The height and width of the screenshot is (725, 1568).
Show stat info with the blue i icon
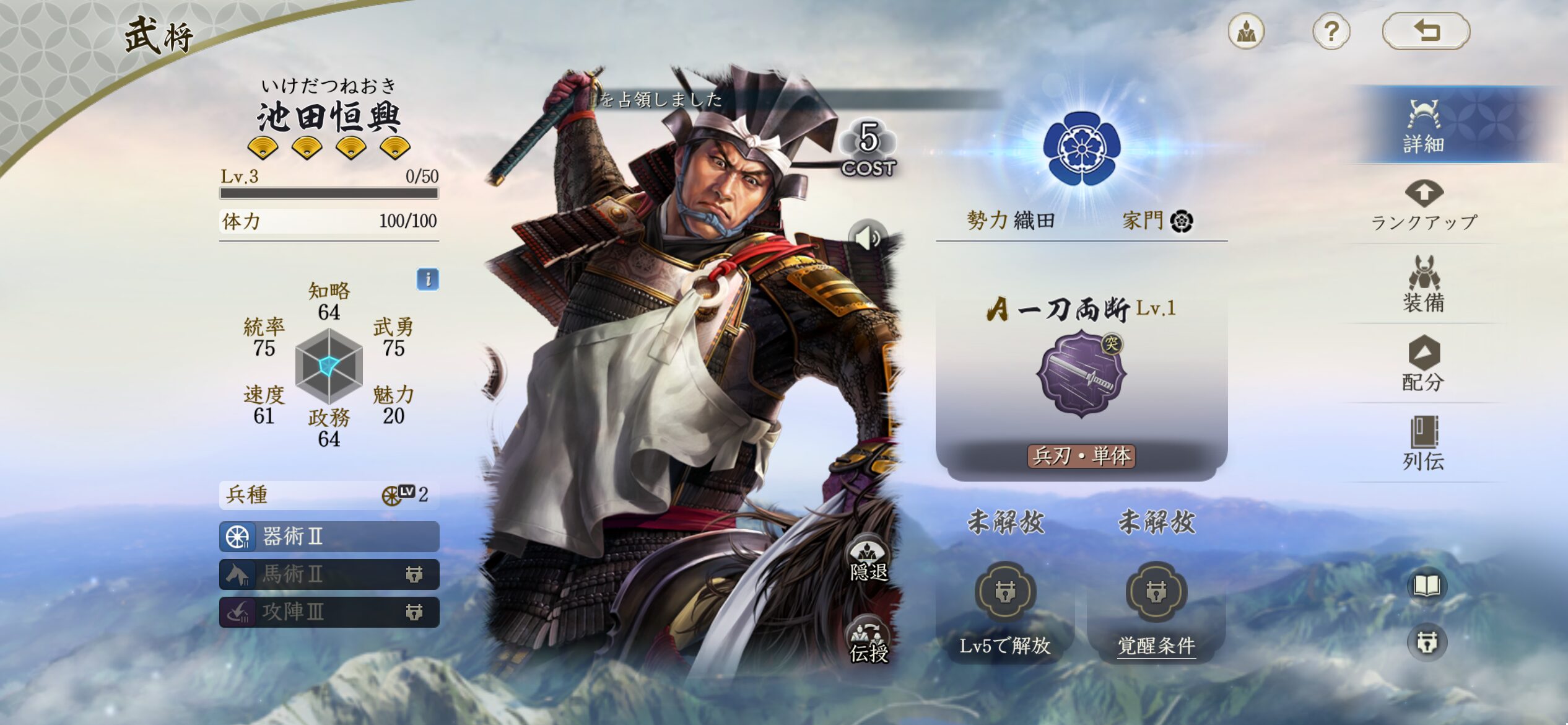428,279
